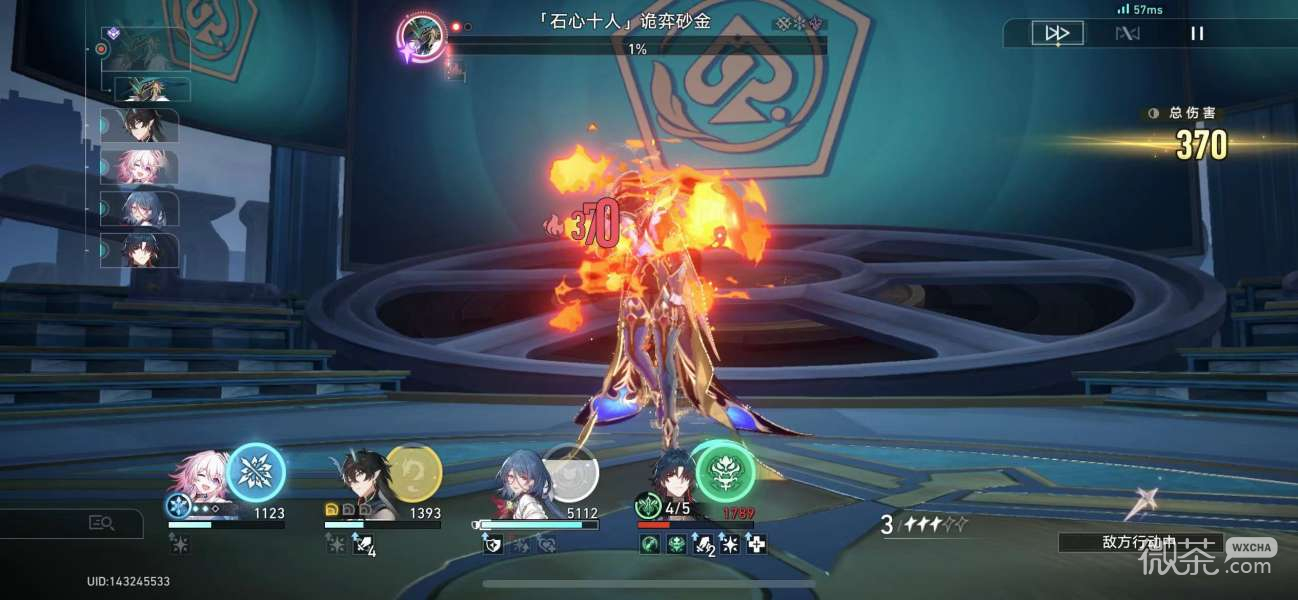
Task: Select Blade's party portrait
Action: tap(669, 479)
